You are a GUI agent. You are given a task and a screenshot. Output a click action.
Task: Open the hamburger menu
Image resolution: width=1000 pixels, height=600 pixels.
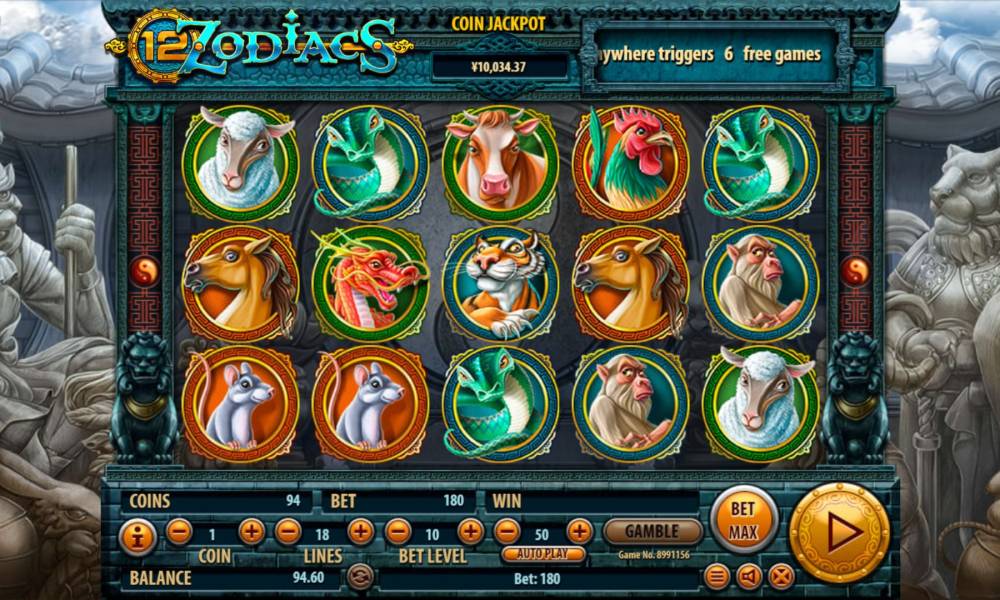(717, 576)
